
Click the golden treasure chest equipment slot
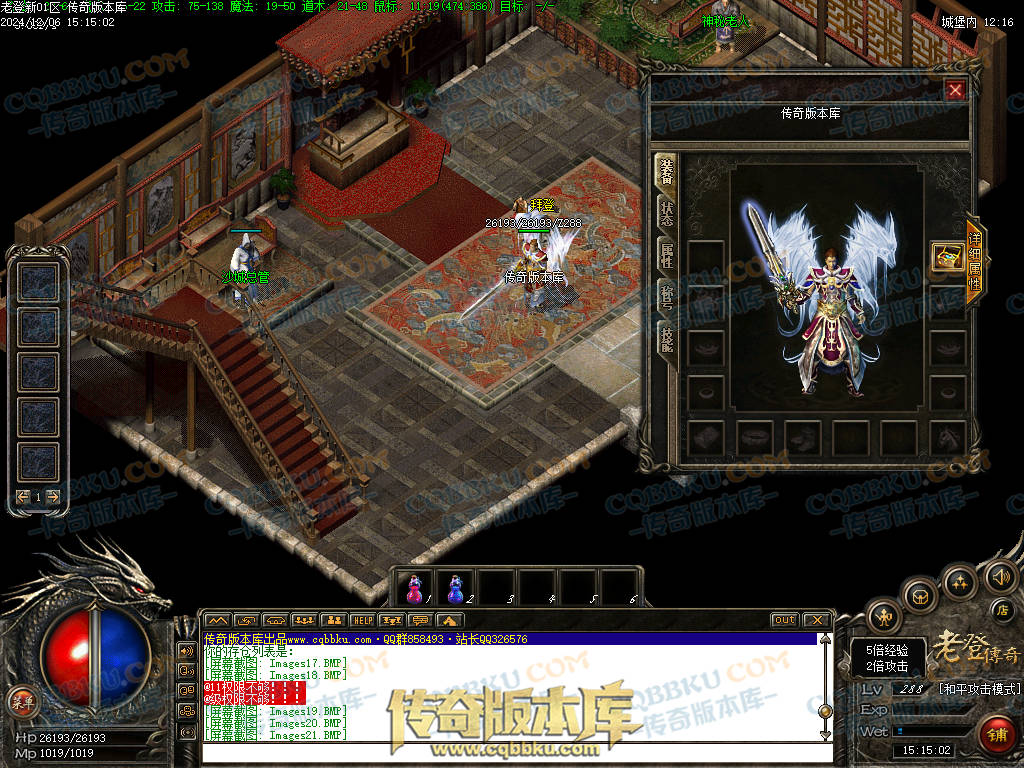click(947, 257)
